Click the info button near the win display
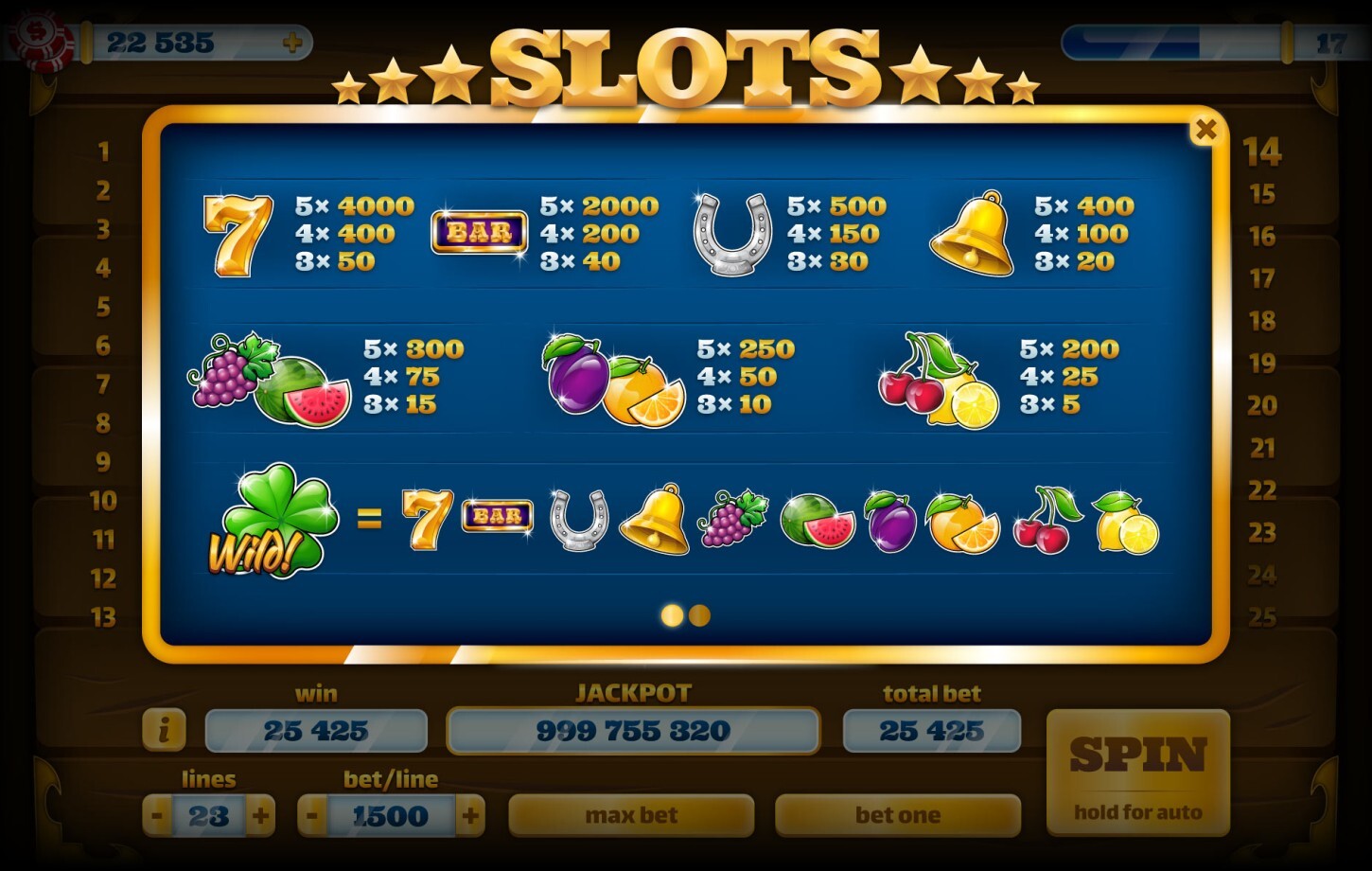Image resolution: width=1372 pixels, height=871 pixels. click(167, 730)
